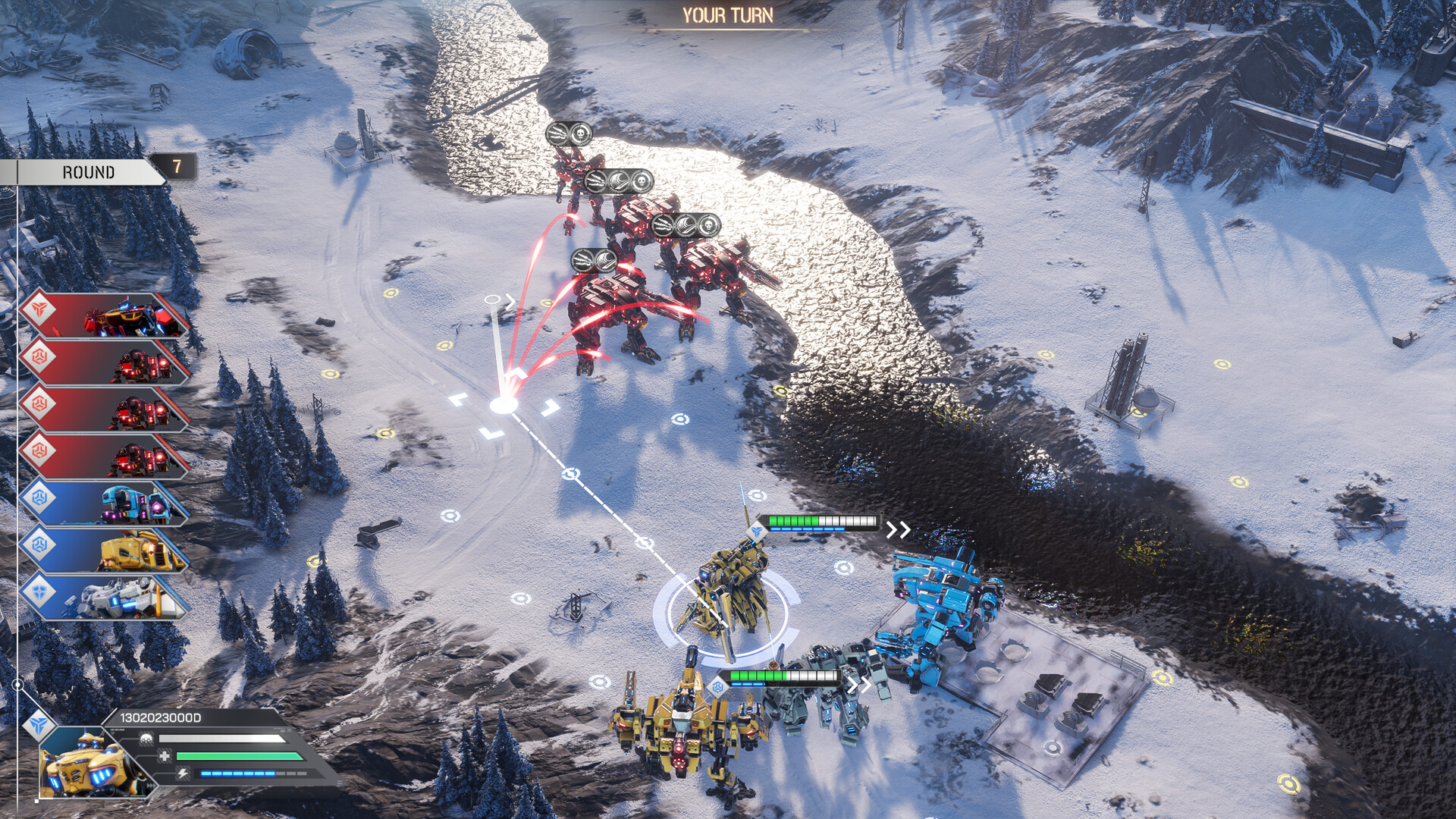Expand the fast-forward arrows on the unit info panel
Viewport: 1456px width, 819px height.
tap(152, 786)
